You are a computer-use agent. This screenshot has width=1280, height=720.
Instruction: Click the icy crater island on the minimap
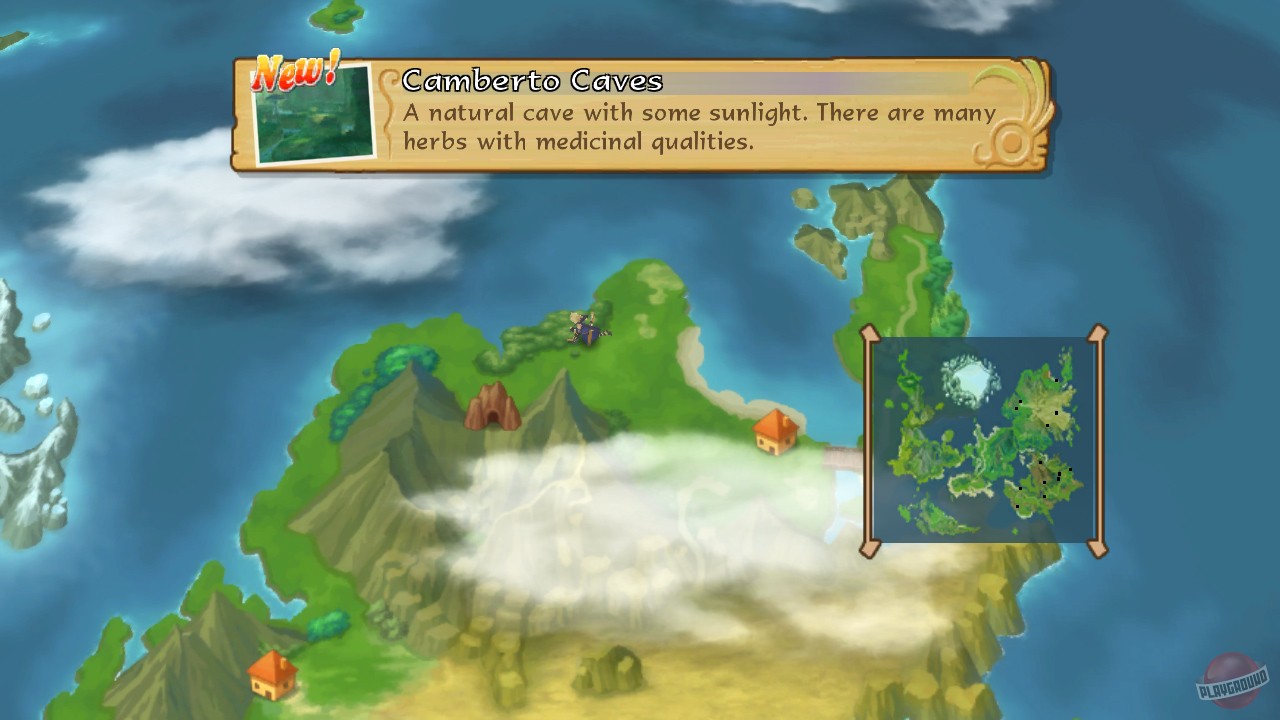pyautogui.click(x=972, y=380)
